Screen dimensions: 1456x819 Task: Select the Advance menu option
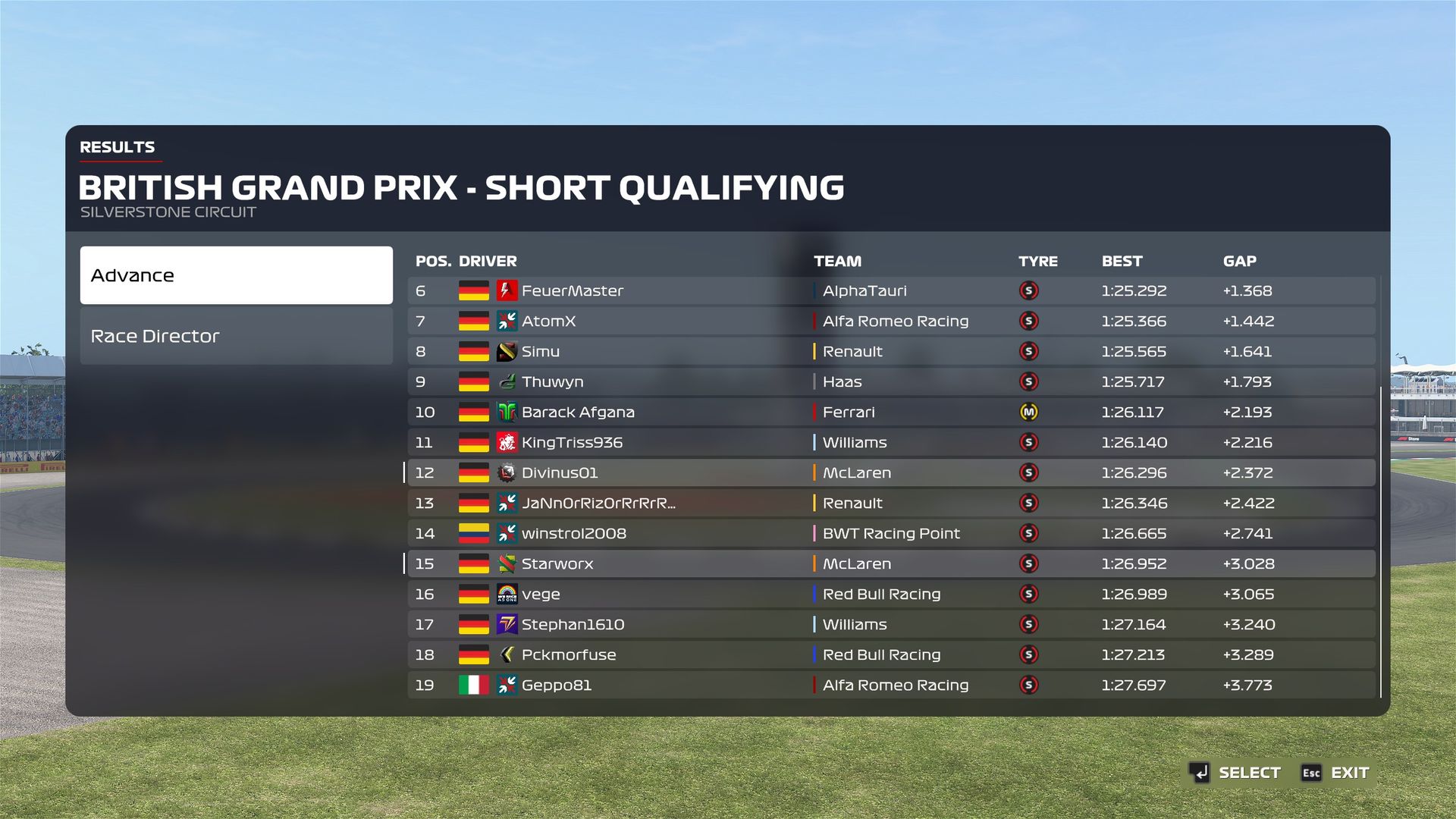[x=236, y=275]
